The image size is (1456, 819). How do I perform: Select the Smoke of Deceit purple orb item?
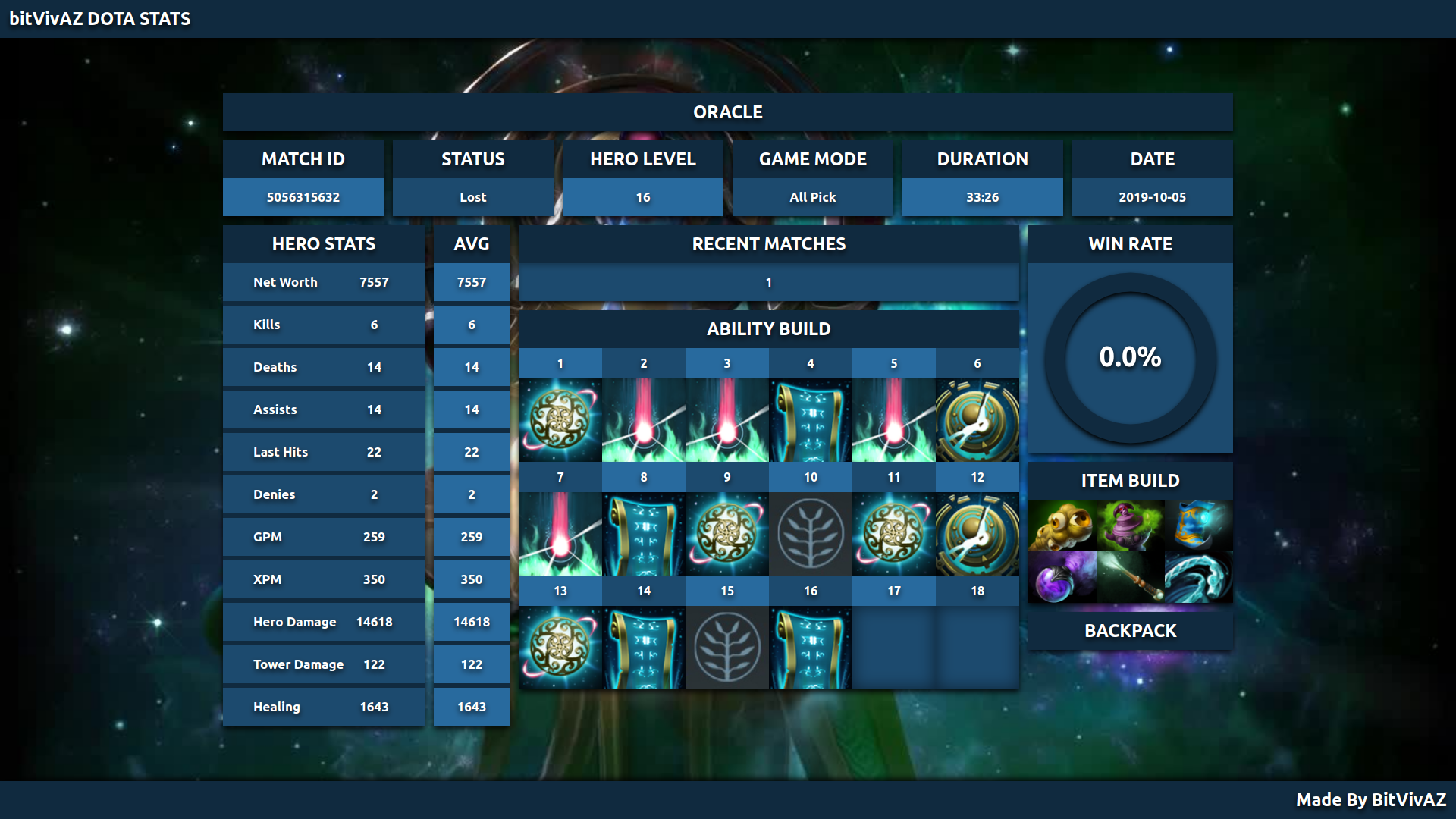coord(1062,577)
